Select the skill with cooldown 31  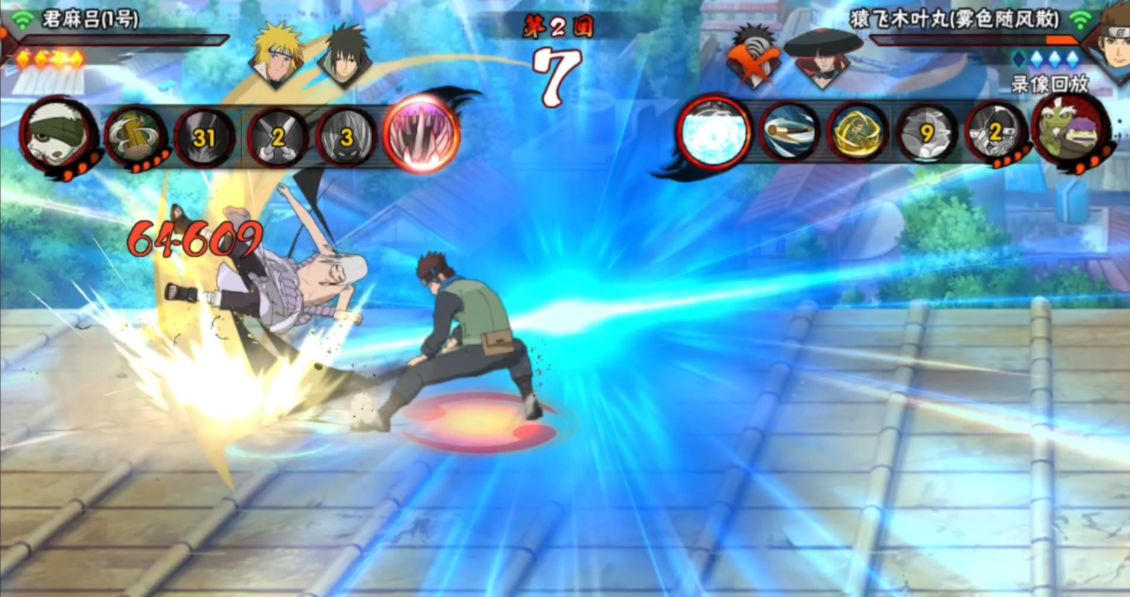[205, 137]
